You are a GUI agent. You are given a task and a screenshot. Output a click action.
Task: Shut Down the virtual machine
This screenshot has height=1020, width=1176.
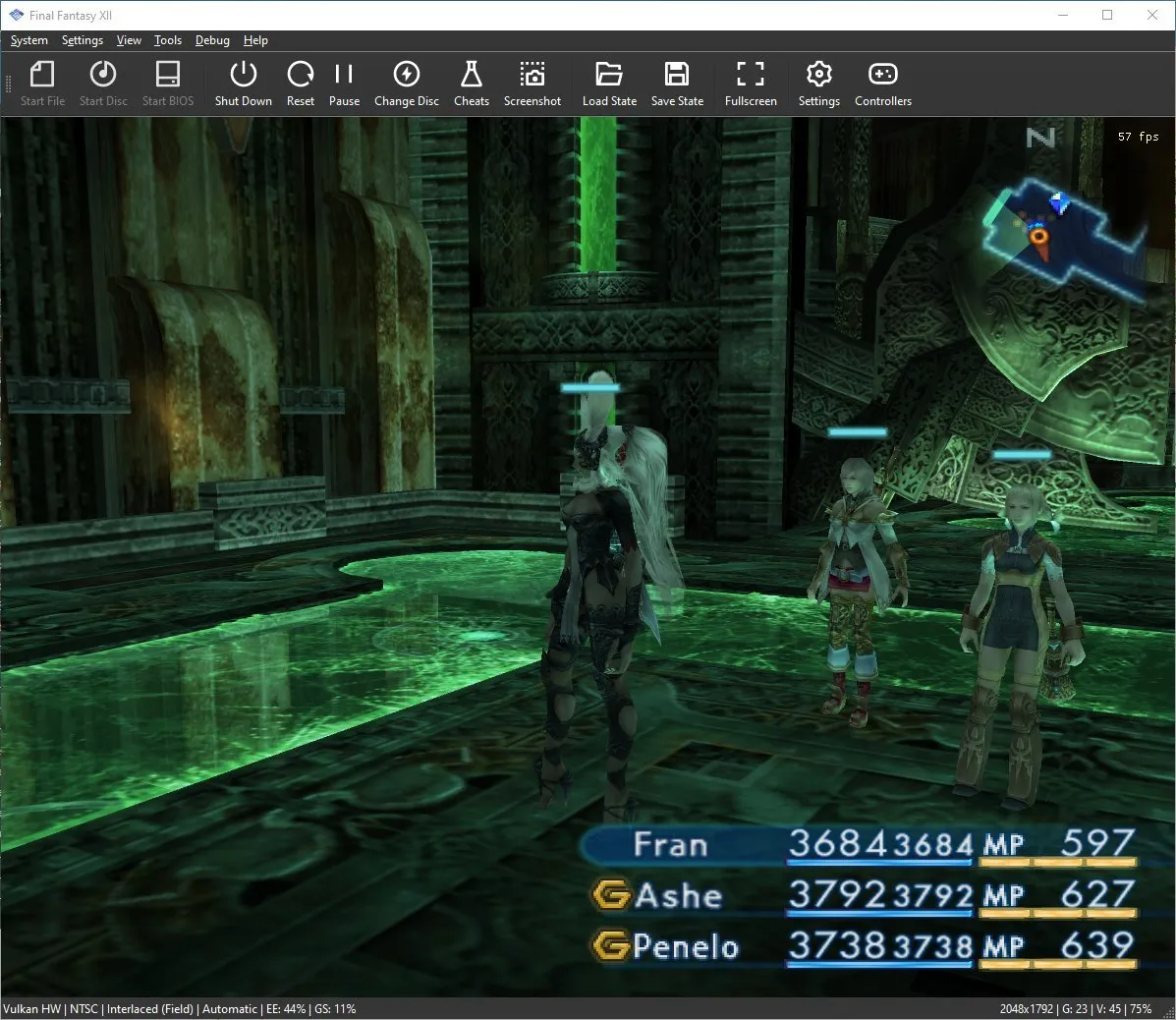point(243,84)
